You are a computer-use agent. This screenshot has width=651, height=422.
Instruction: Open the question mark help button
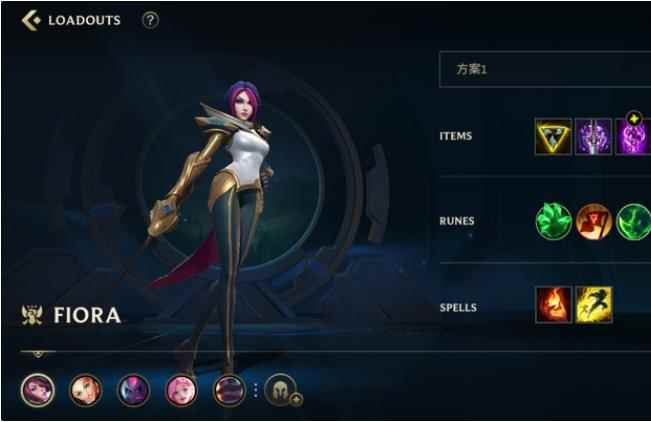[x=150, y=20]
